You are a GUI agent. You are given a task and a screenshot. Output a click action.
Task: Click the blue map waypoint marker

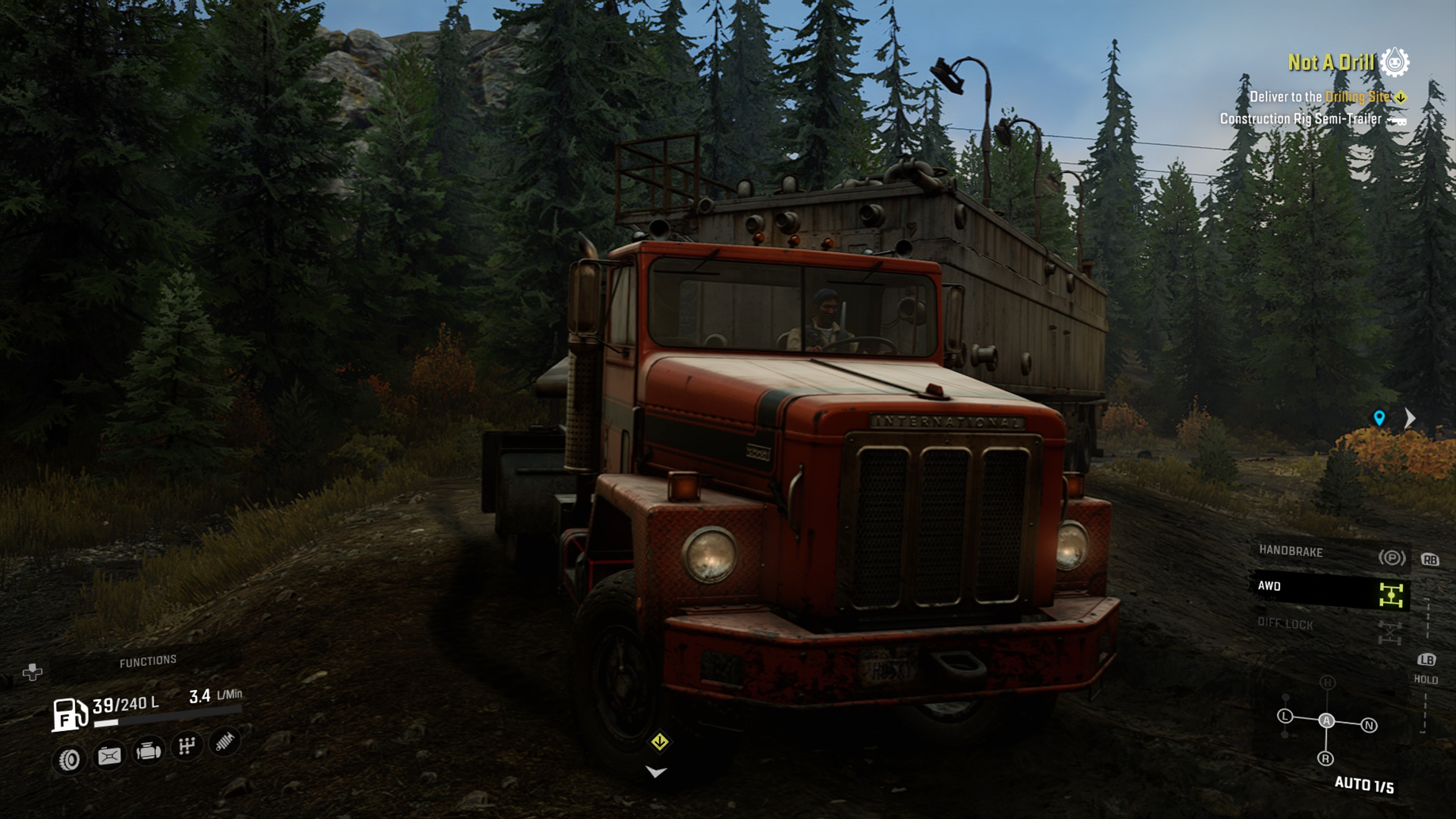pos(1379,418)
